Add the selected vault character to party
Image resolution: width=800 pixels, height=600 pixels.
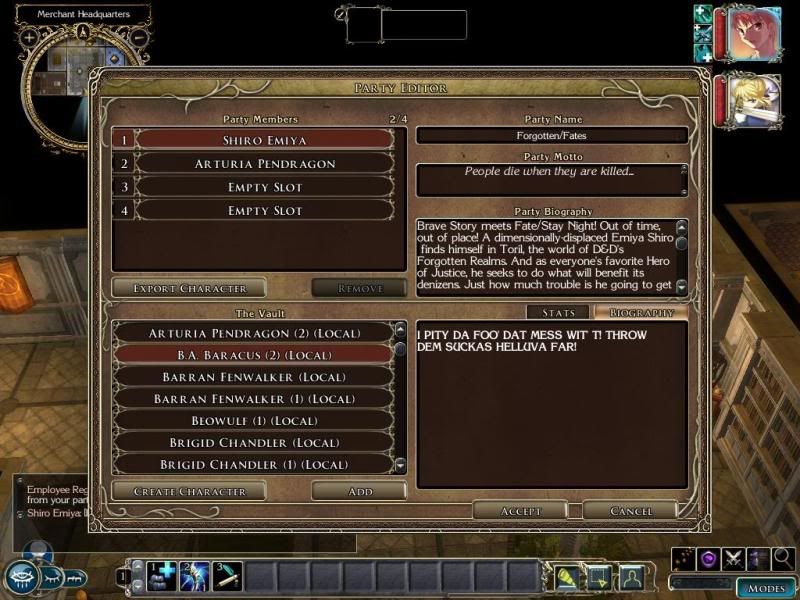(x=359, y=491)
